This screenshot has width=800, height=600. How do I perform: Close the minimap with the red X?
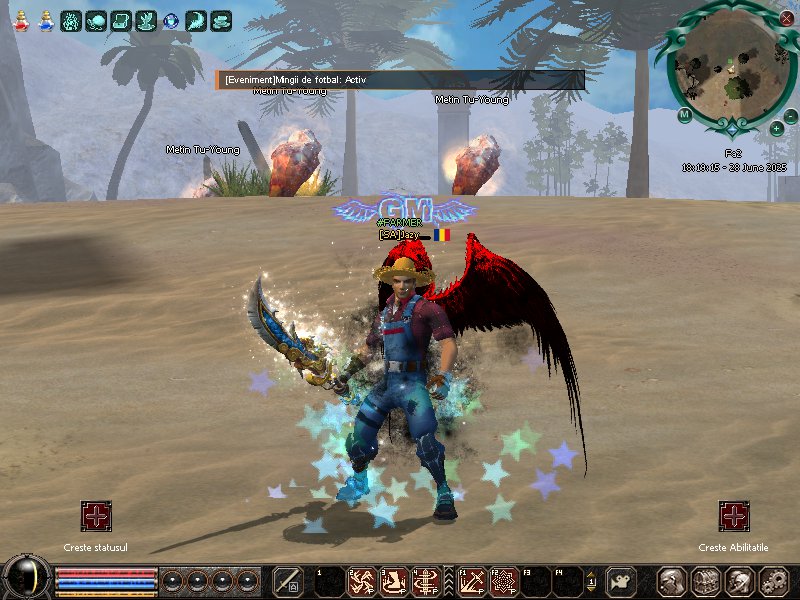point(786,17)
